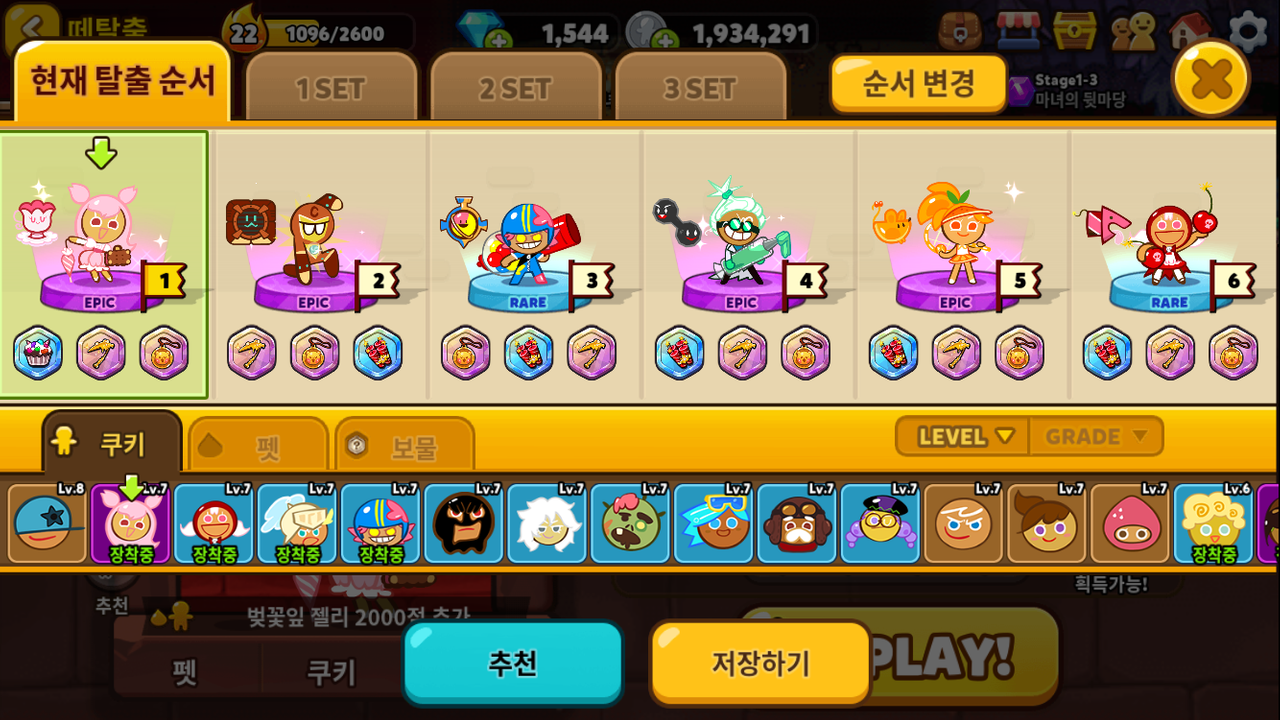Switch to the 펫 tab
1280x720 pixels.
[258, 446]
